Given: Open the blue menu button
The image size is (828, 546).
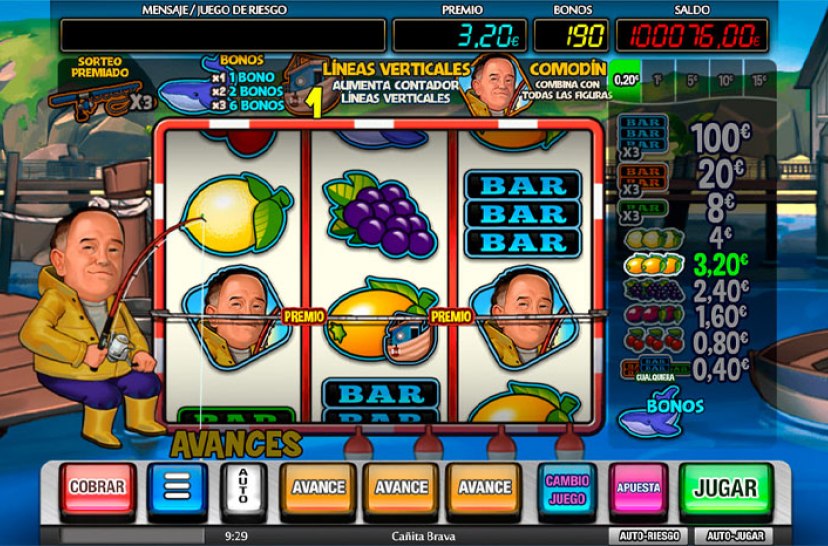Looking at the screenshot, I should tap(176, 488).
